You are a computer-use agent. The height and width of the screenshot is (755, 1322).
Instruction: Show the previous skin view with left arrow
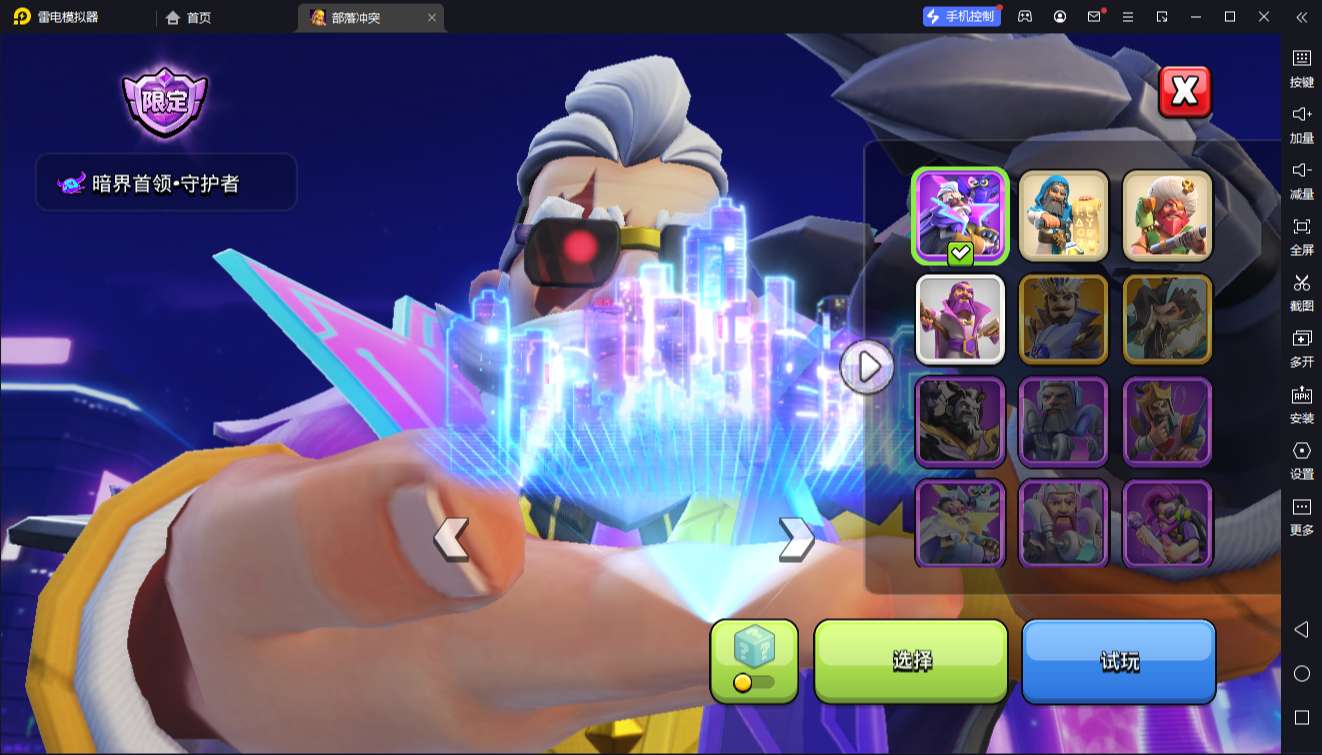coord(451,539)
